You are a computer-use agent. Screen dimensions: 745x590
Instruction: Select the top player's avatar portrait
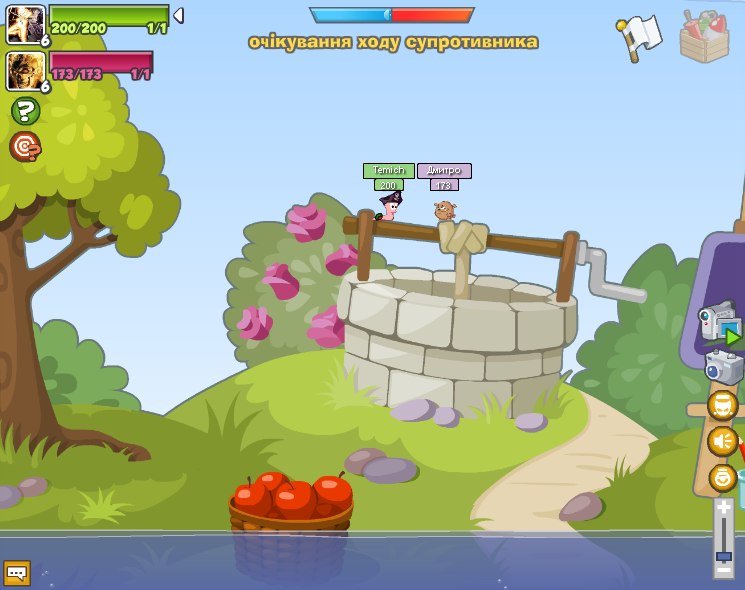[24, 24]
